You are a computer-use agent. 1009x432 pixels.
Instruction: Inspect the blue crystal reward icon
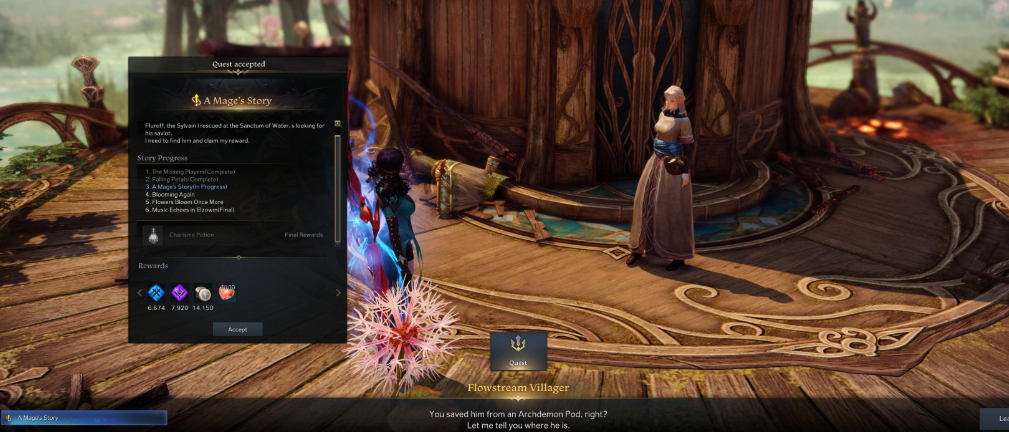coord(156,292)
